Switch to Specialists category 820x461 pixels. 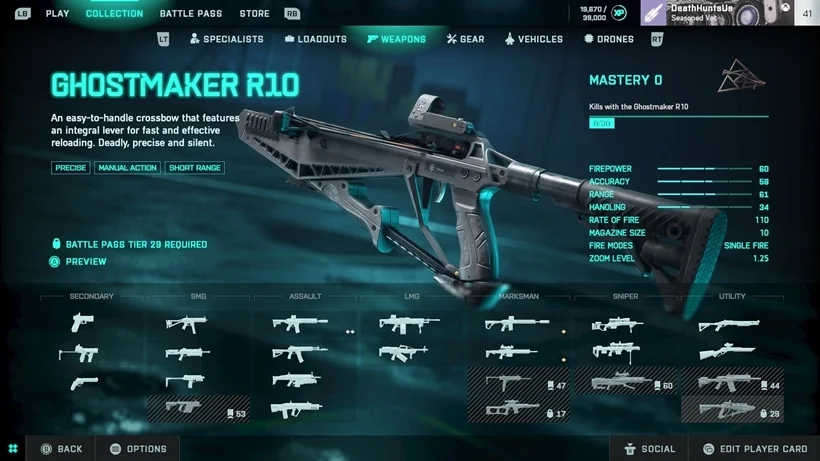tap(226, 39)
